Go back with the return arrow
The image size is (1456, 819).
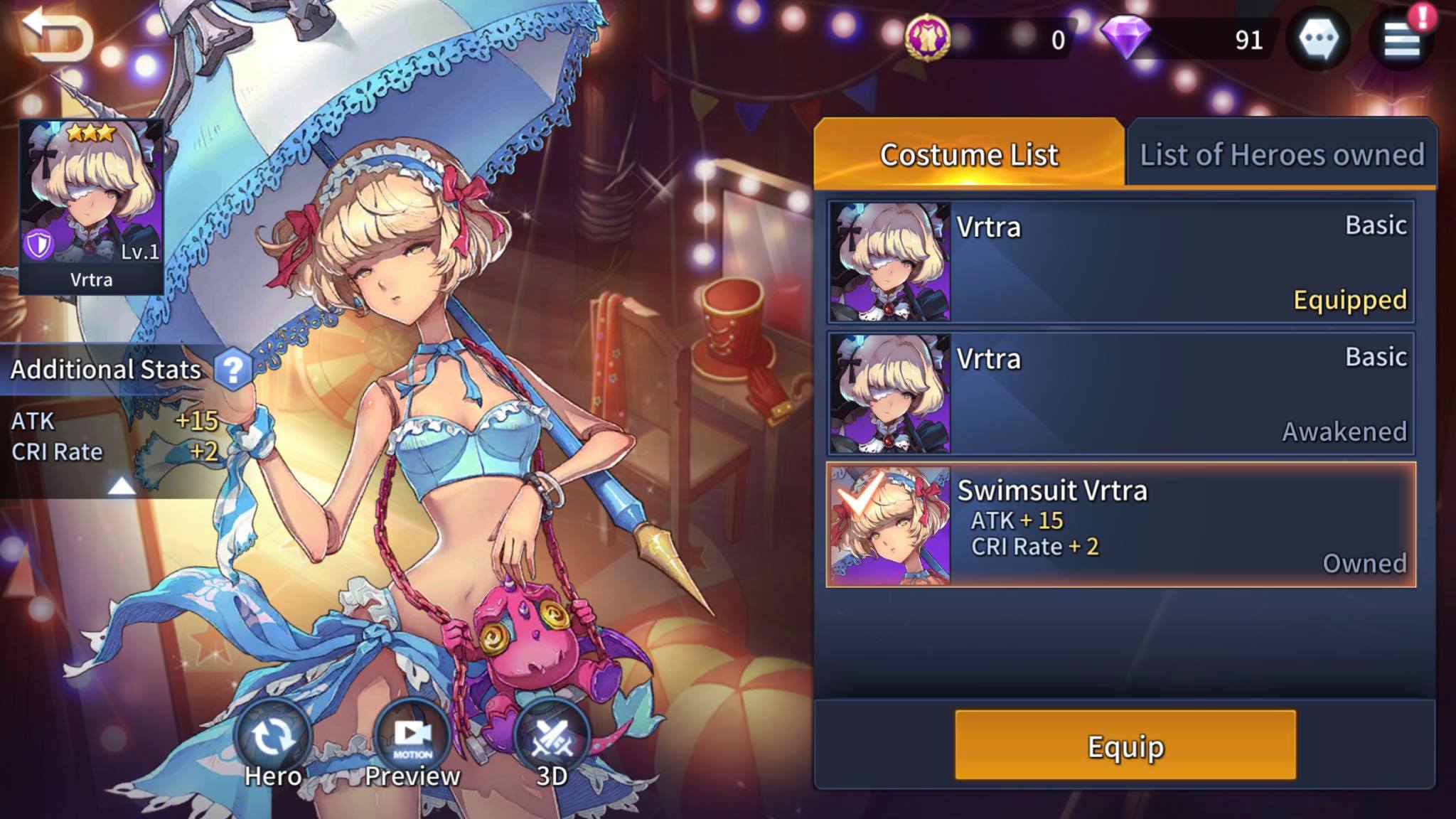coord(57,36)
